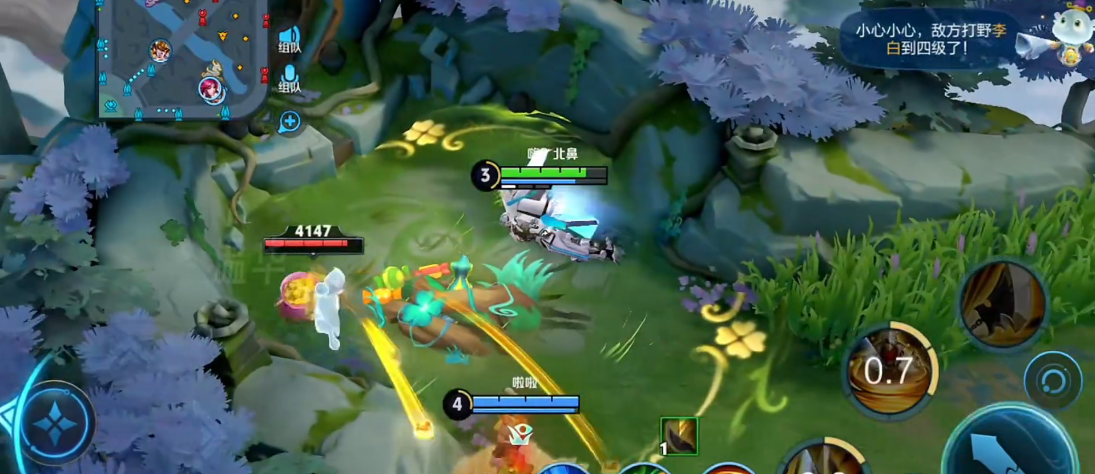Select the pink-haired hero portrait on minimap
This screenshot has height=474, width=1095.
tap(211, 89)
